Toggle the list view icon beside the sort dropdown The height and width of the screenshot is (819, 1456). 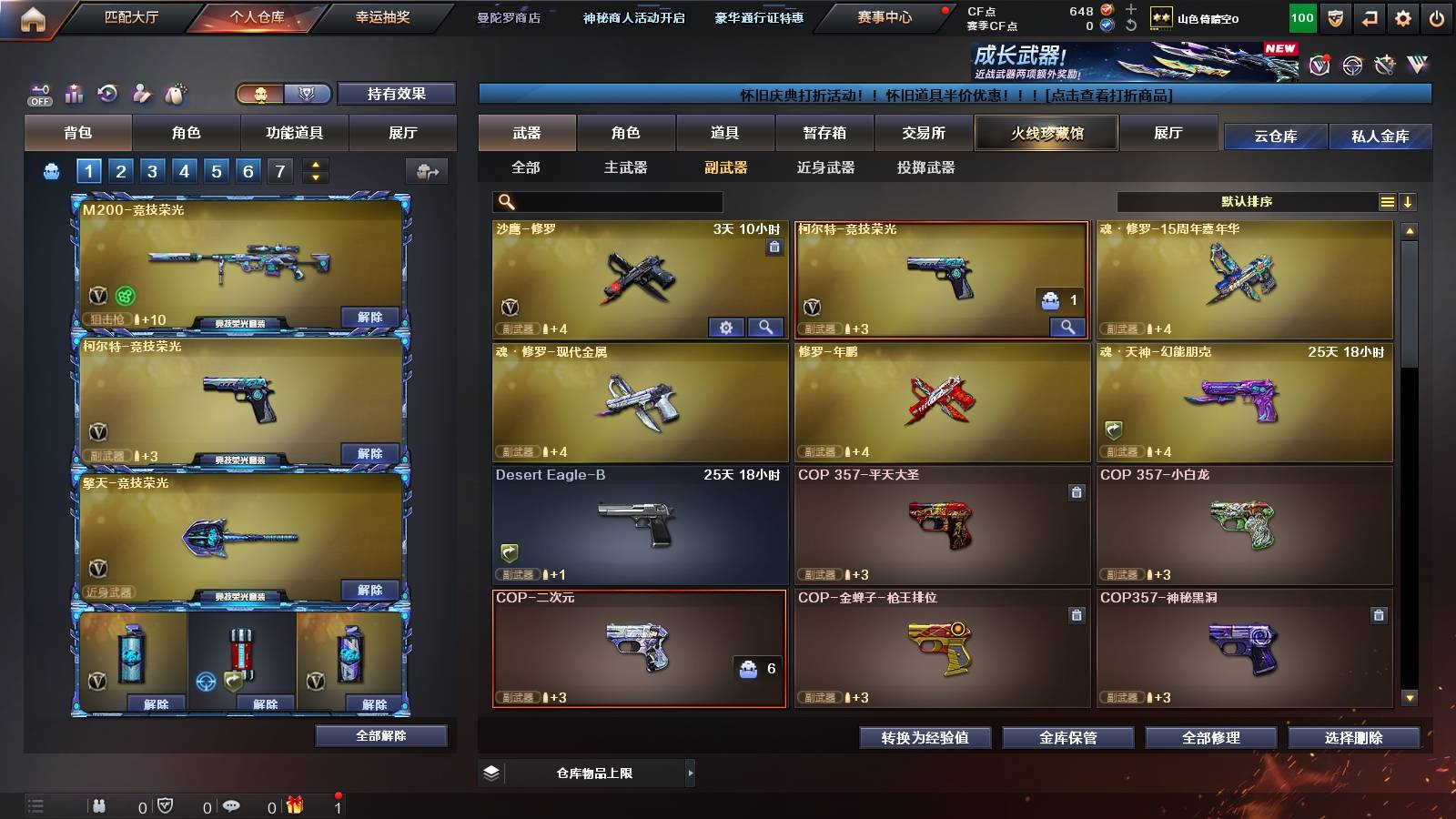tap(1387, 202)
